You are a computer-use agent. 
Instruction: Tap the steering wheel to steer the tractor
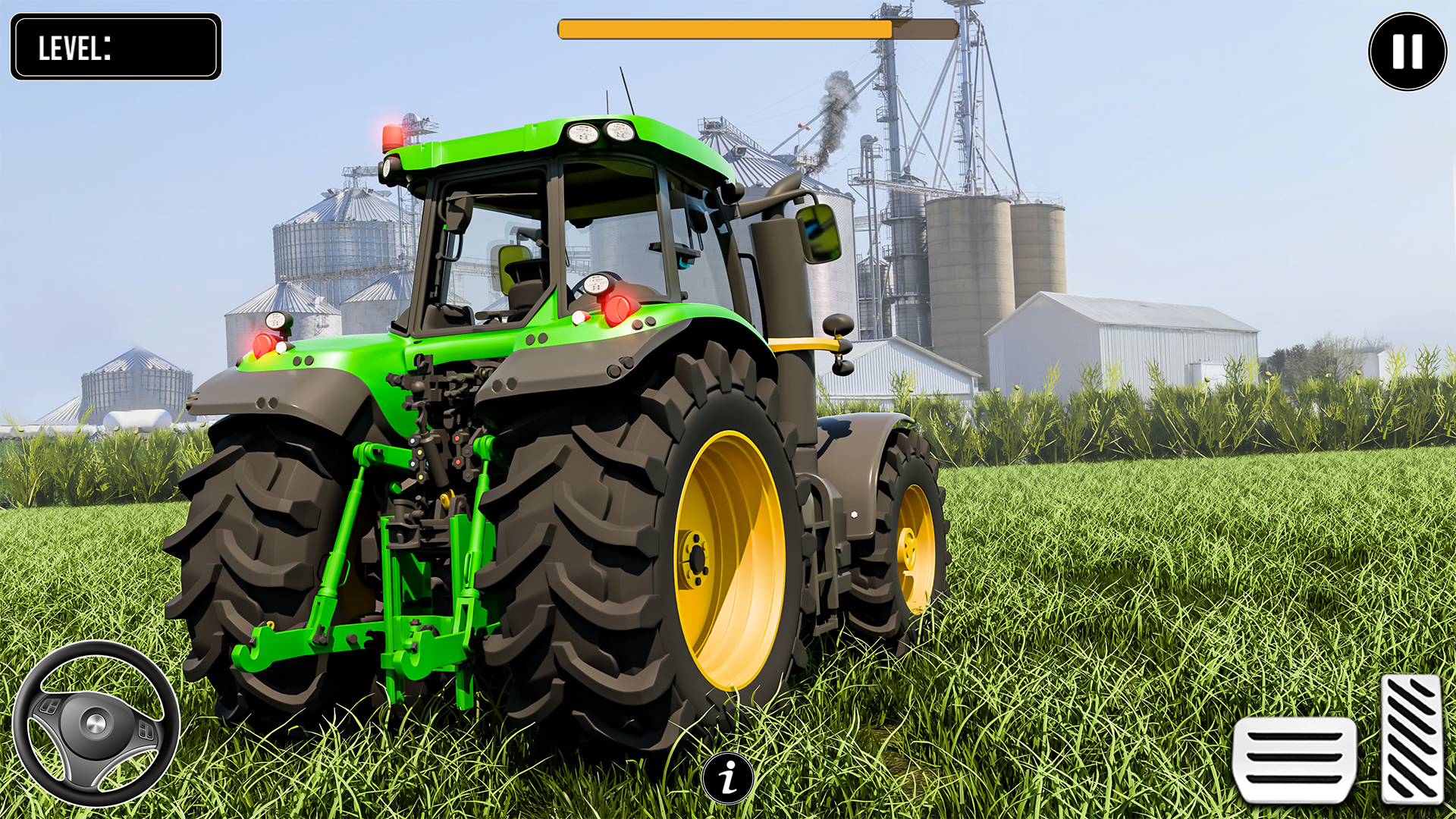(x=95, y=724)
